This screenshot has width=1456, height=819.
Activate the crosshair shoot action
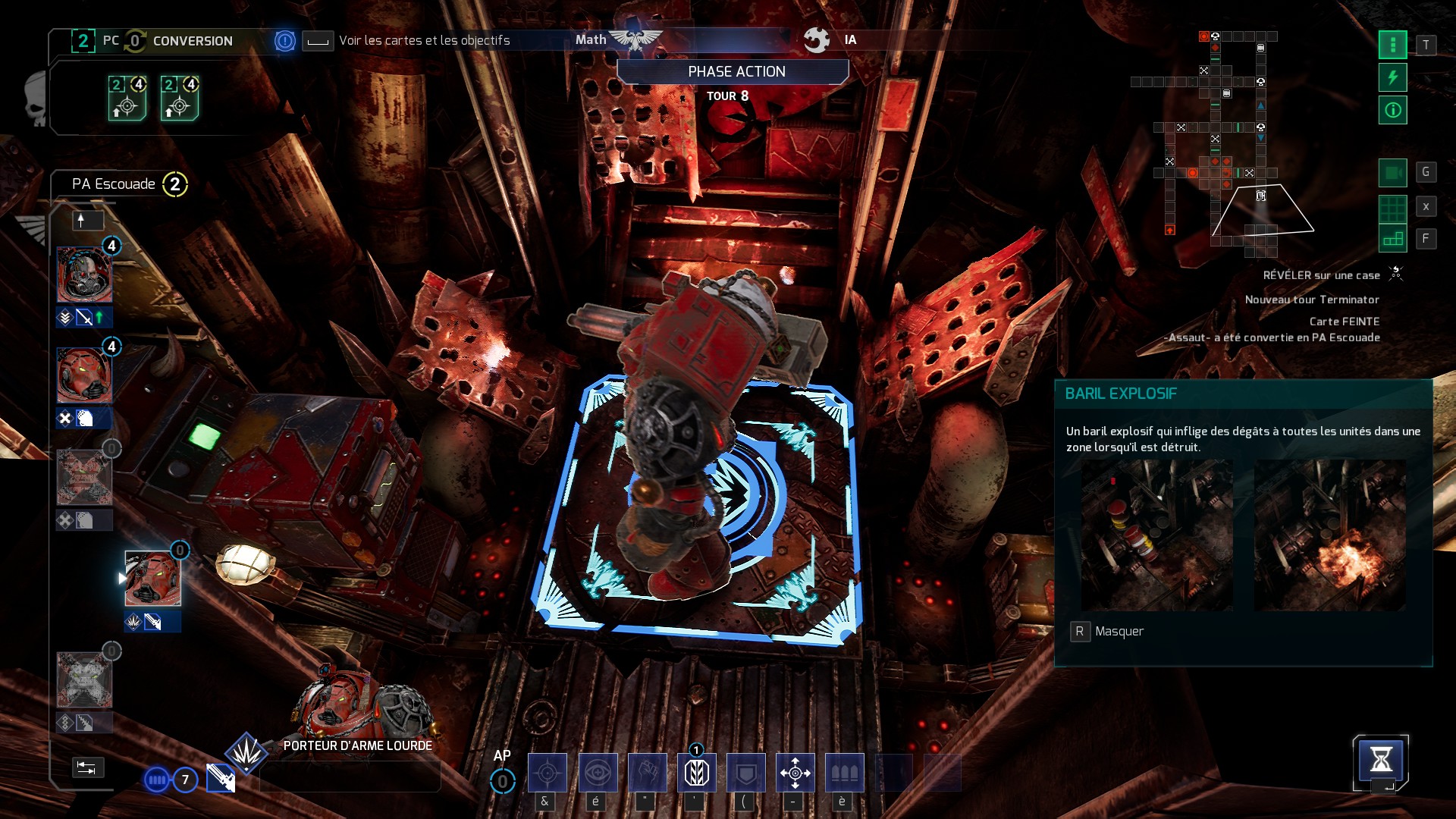tap(547, 773)
